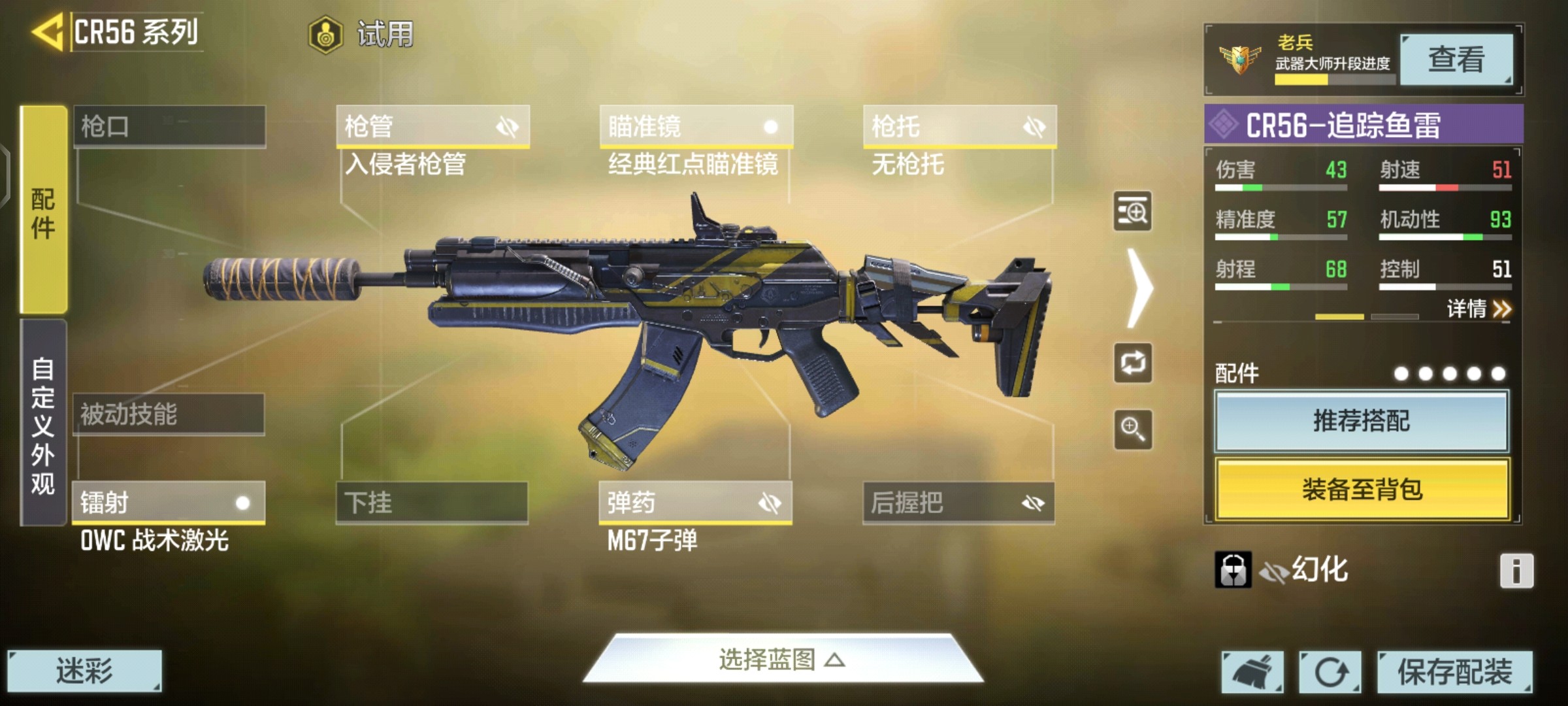Select the 被动技能 perk slot
The width and height of the screenshot is (1568, 706).
(169, 414)
